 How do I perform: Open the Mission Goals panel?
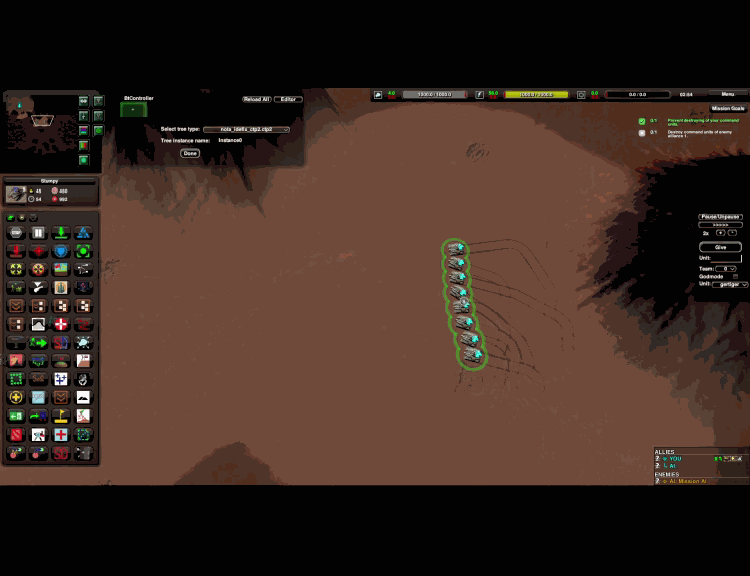tap(727, 108)
